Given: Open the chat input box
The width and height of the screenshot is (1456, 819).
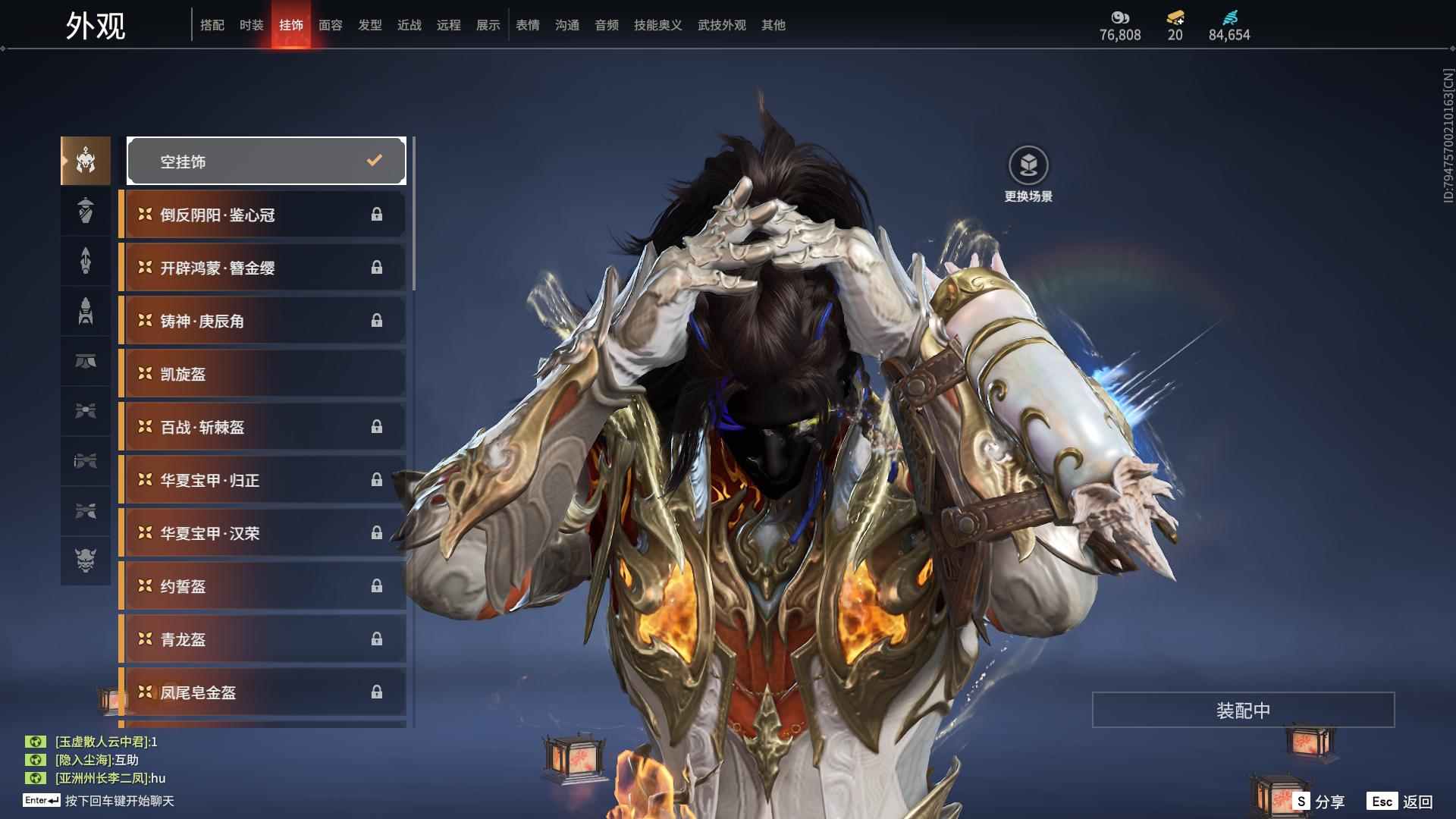Looking at the screenshot, I should coord(118,801).
